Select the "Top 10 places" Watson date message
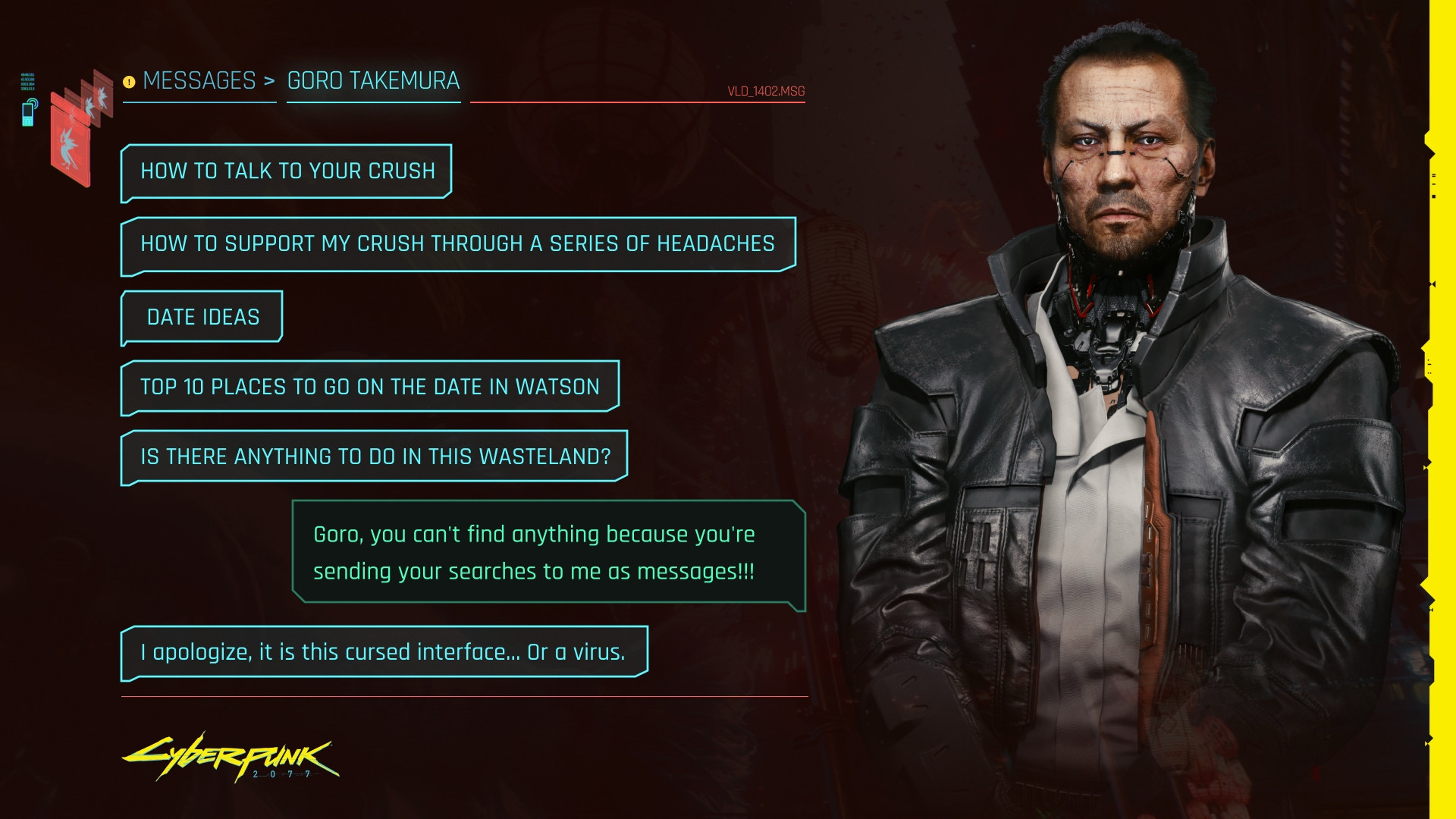Viewport: 1456px width, 819px height. (369, 387)
